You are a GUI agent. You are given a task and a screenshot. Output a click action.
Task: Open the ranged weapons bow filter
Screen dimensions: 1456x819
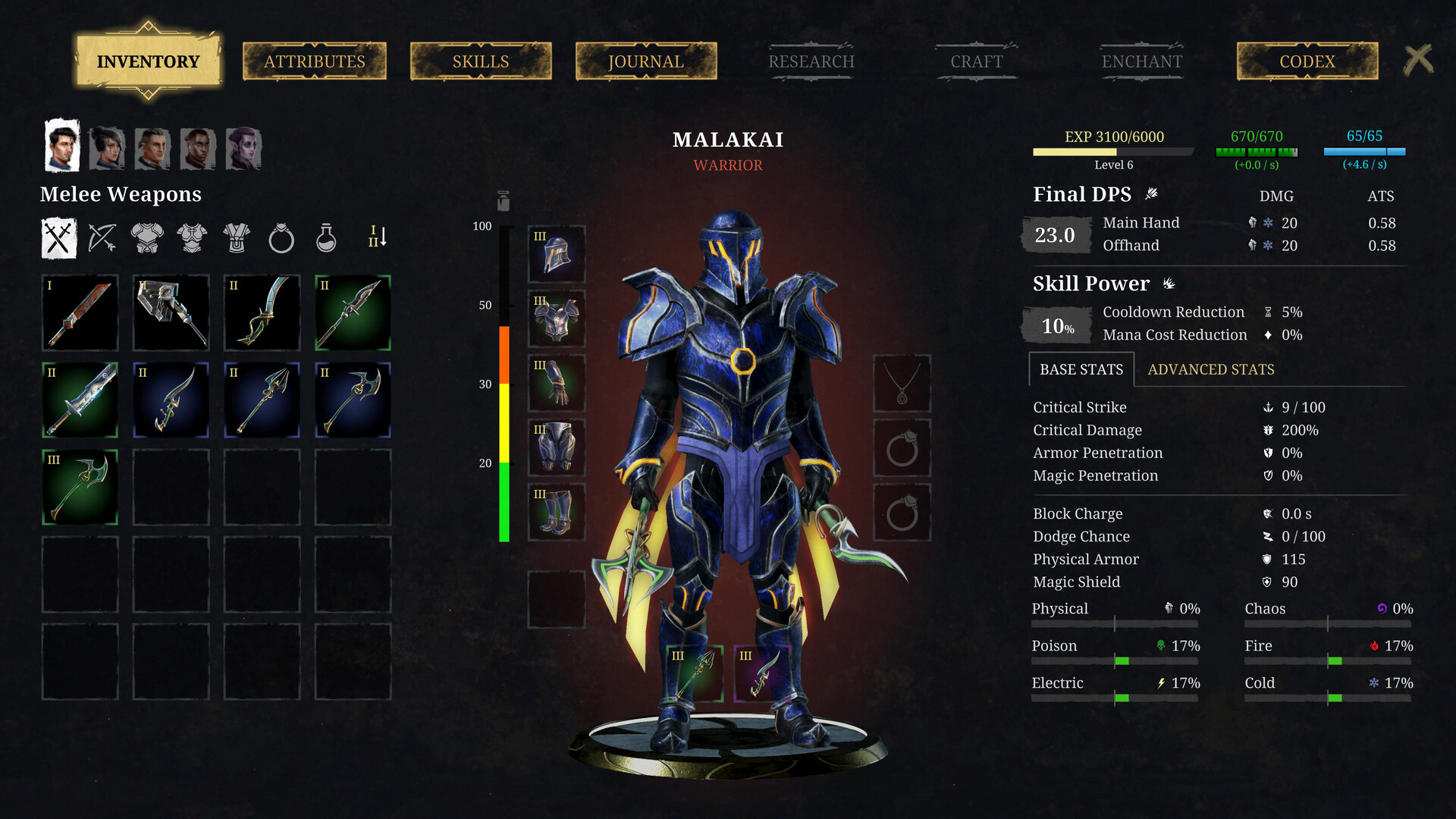[103, 237]
